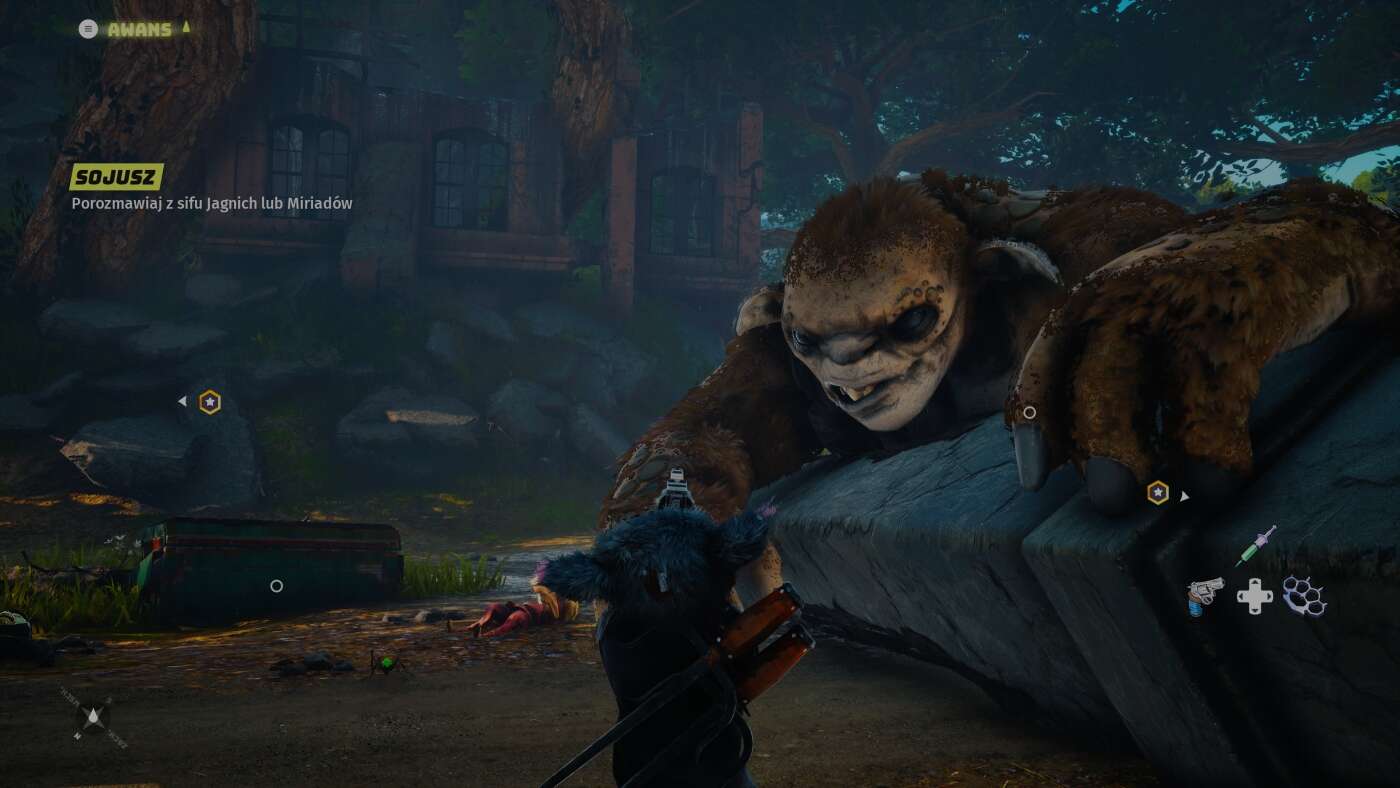This screenshot has height=788, width=1400.
Task: Expand the left arrow beside the waypoint marker
Action: point(183,400)
